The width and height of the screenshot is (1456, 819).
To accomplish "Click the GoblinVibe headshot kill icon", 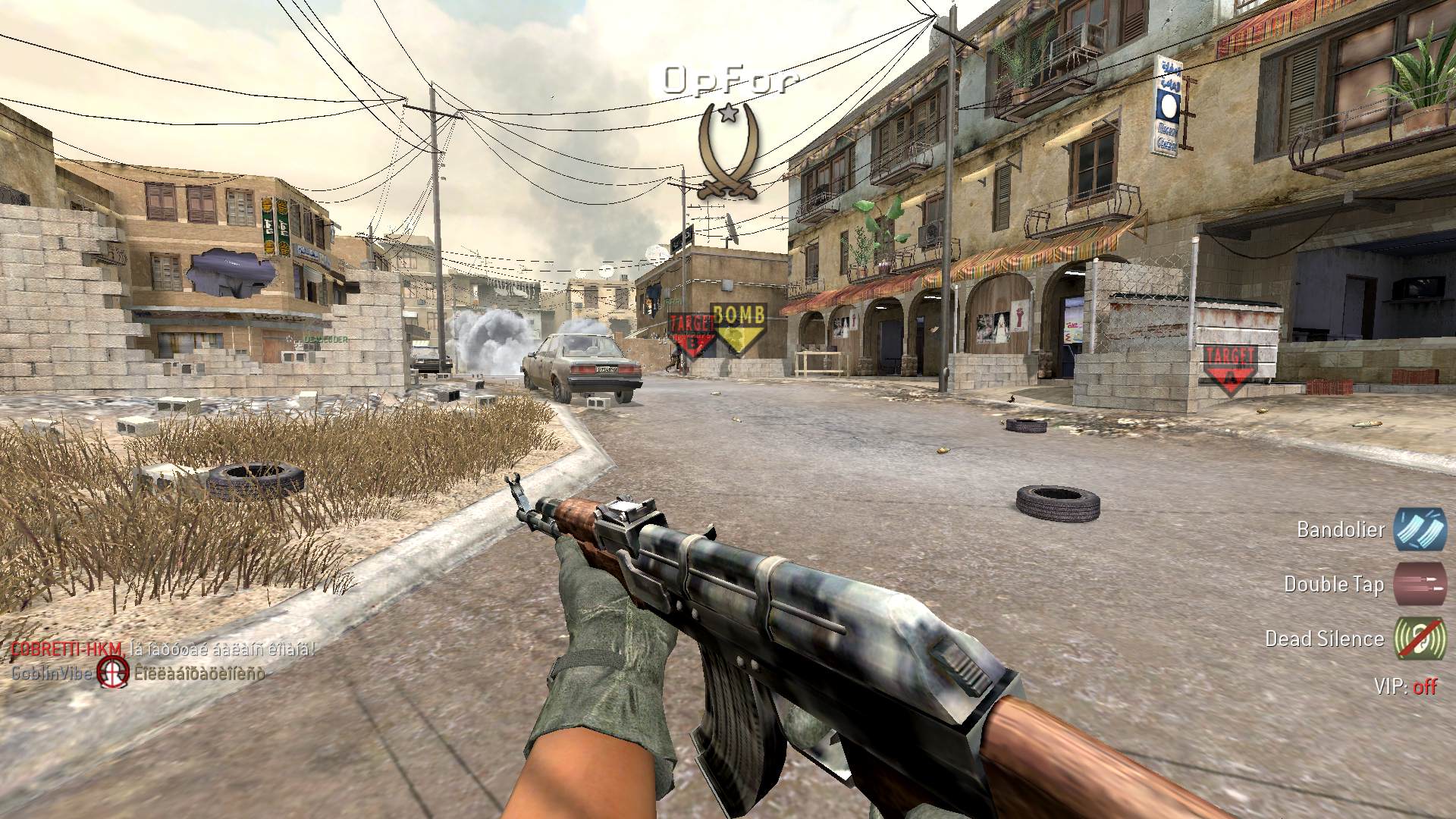I will [114, 672].
